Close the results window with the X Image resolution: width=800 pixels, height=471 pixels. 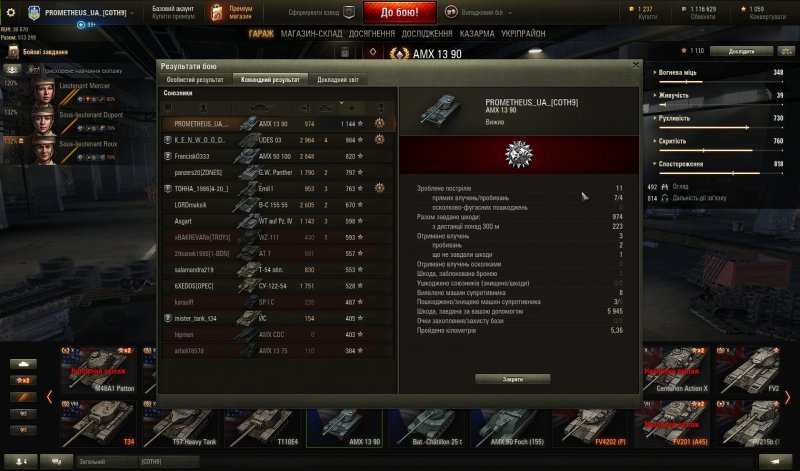pos(634,64)
